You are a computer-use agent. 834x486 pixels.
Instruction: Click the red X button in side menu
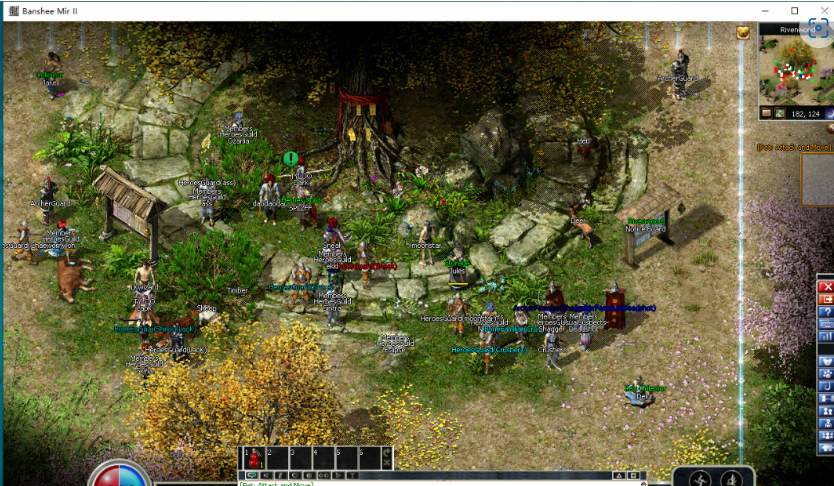(x=827, y=286)
